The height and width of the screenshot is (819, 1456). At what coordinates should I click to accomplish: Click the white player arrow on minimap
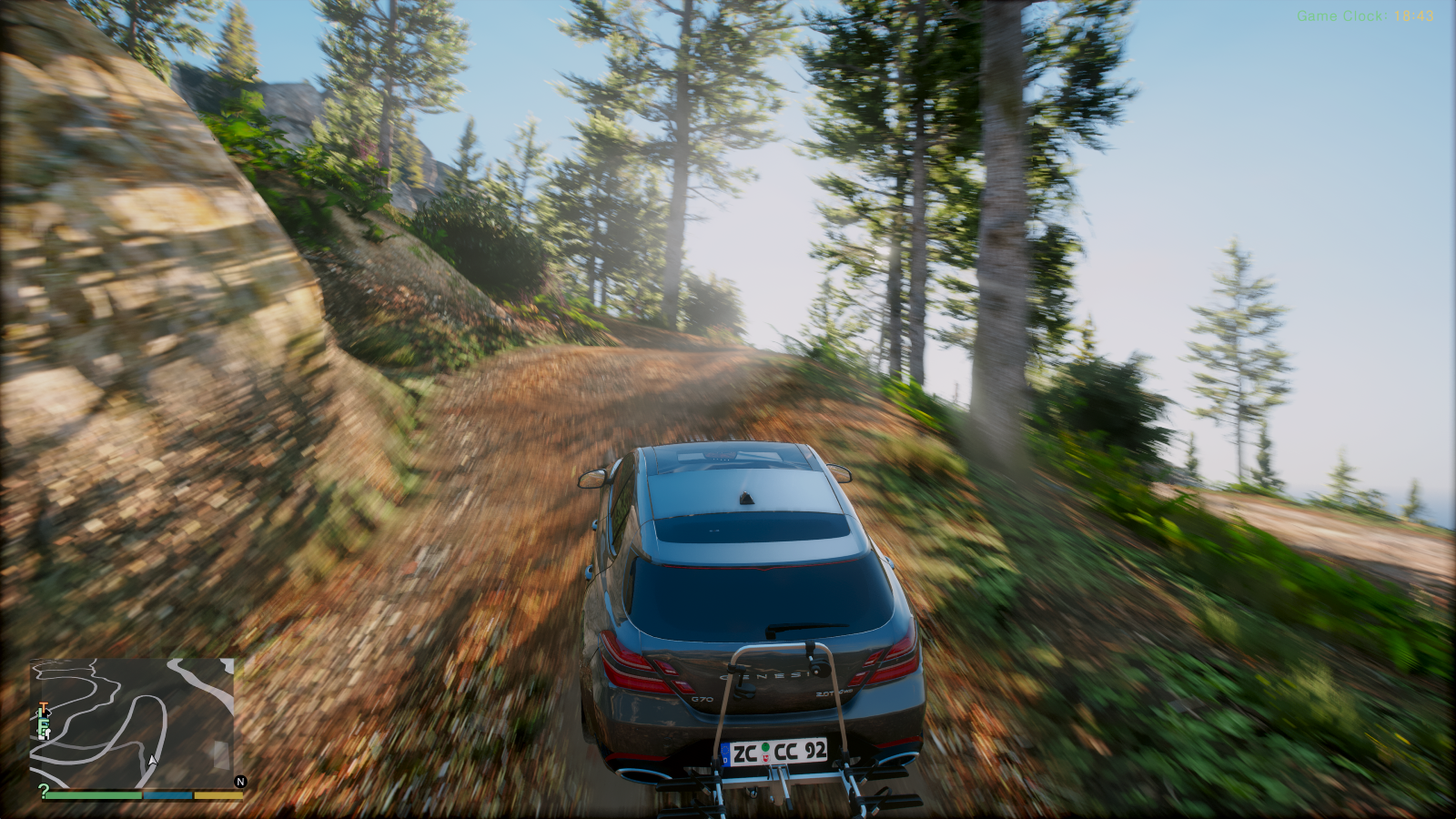[153, 760]
